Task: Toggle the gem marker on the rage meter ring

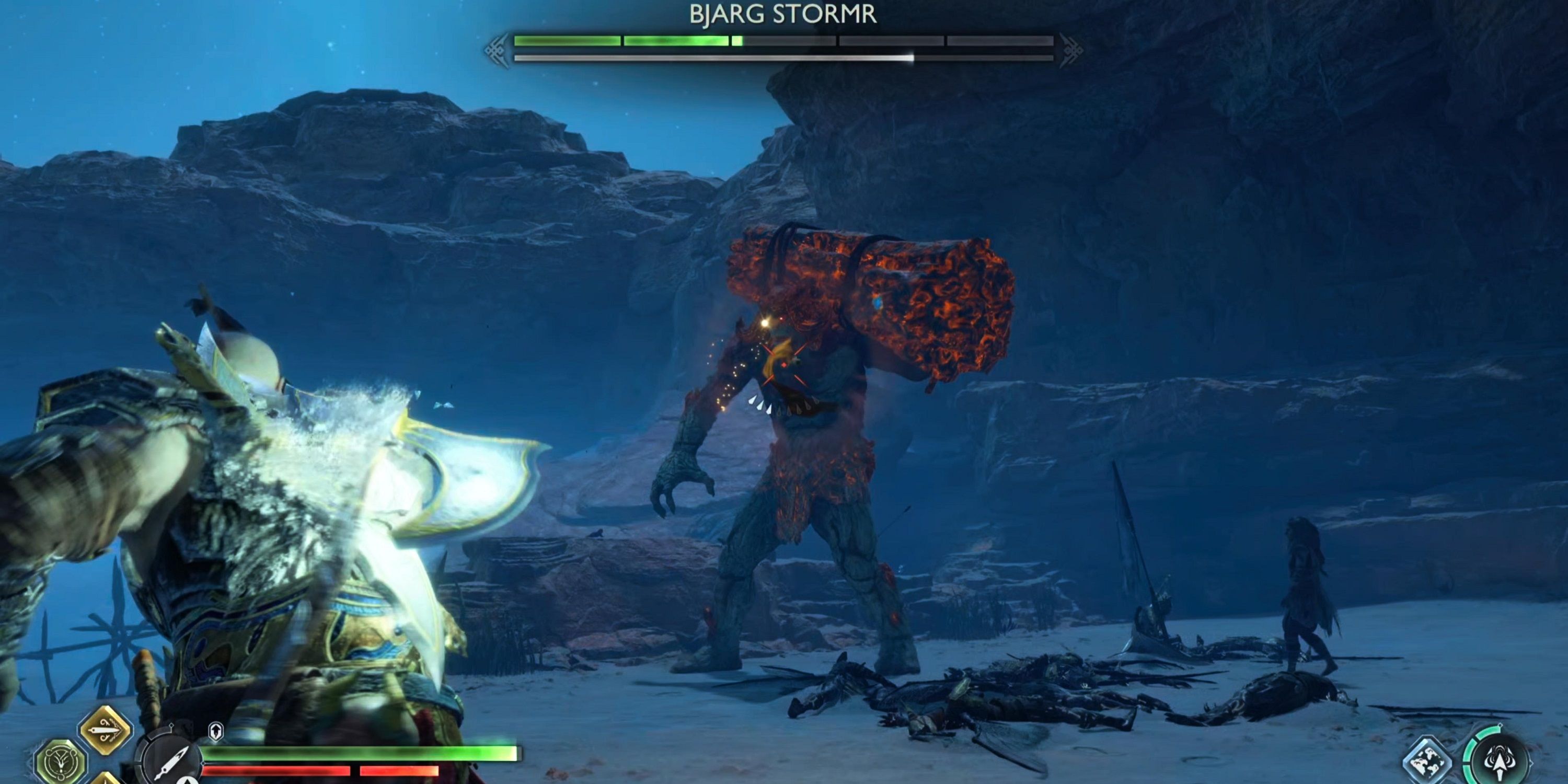Action: pyautogui.click(x=1501, y=725)
